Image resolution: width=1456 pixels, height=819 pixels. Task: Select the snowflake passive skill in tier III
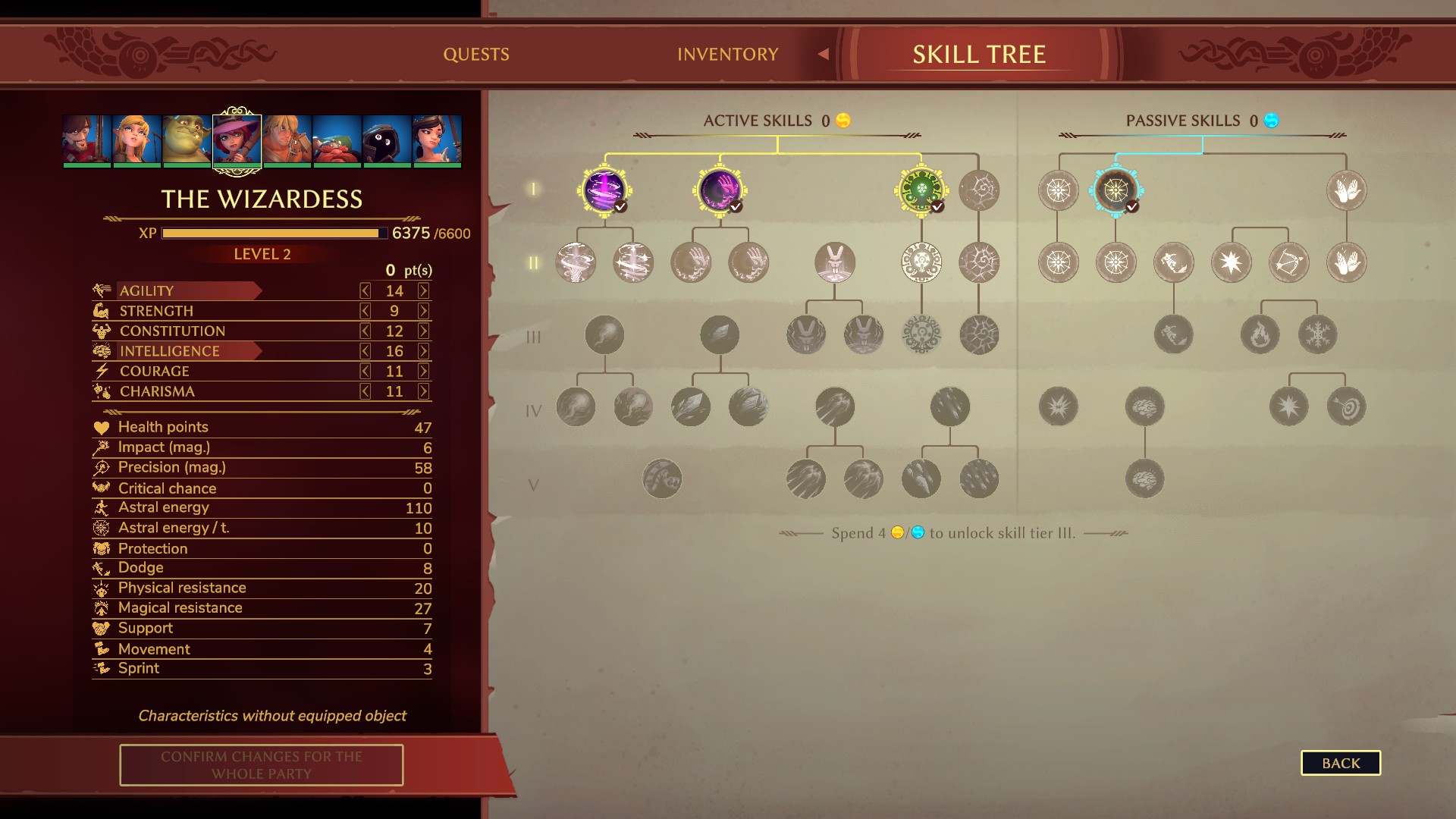1317,334
